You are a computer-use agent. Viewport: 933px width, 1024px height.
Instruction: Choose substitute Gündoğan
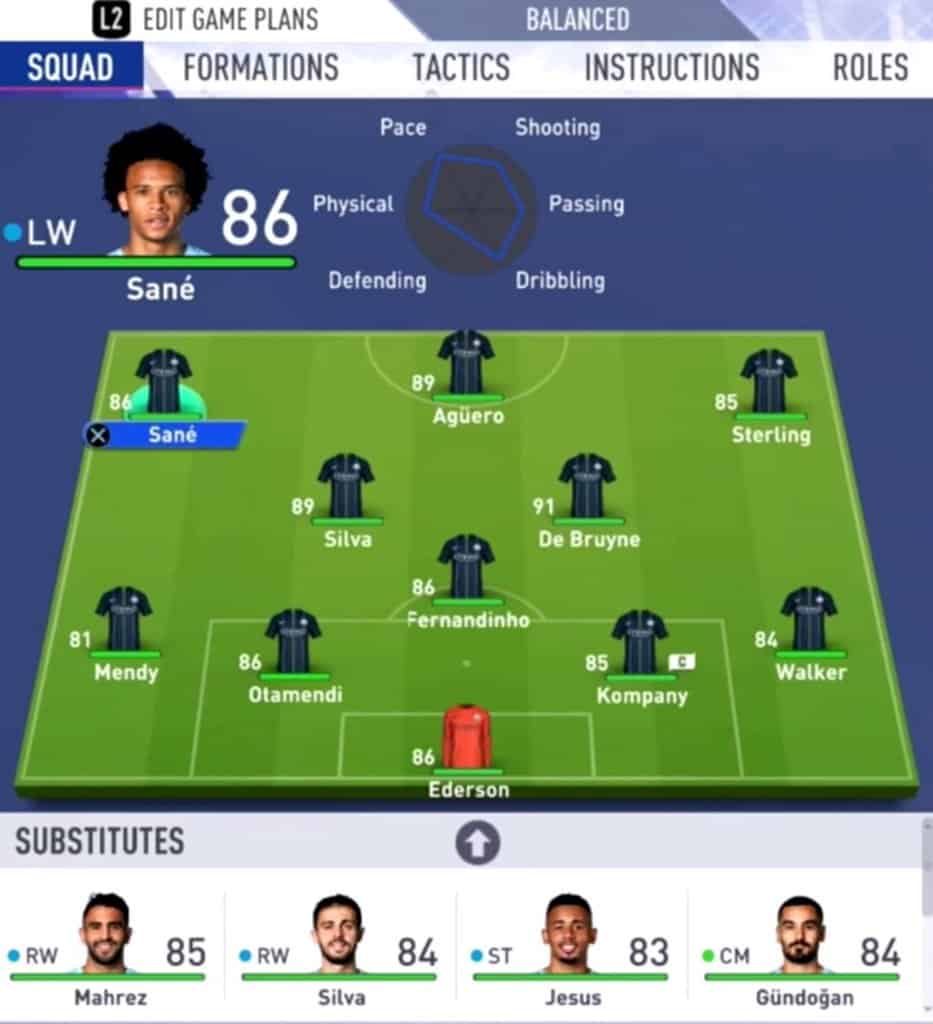803,943
